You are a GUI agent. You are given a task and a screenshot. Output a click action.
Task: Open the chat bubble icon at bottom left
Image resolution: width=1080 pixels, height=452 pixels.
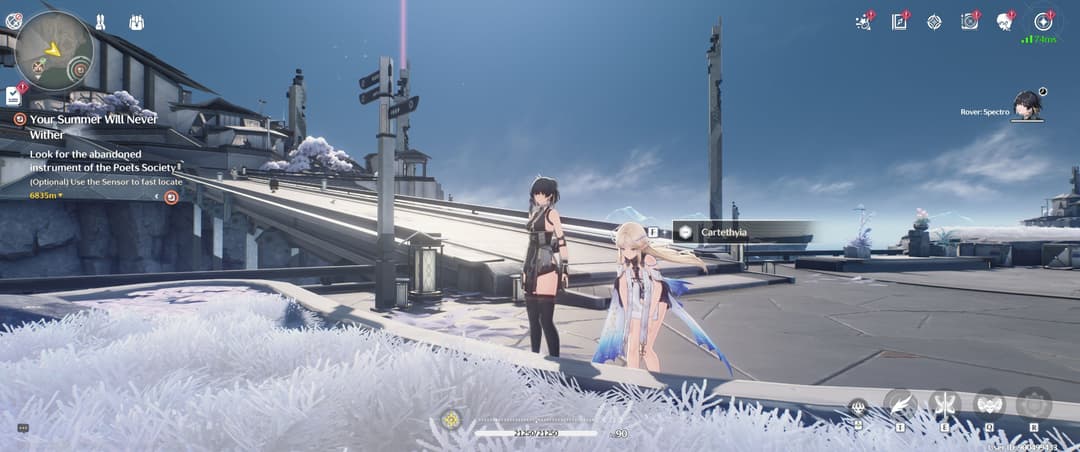tap(23, 428)
